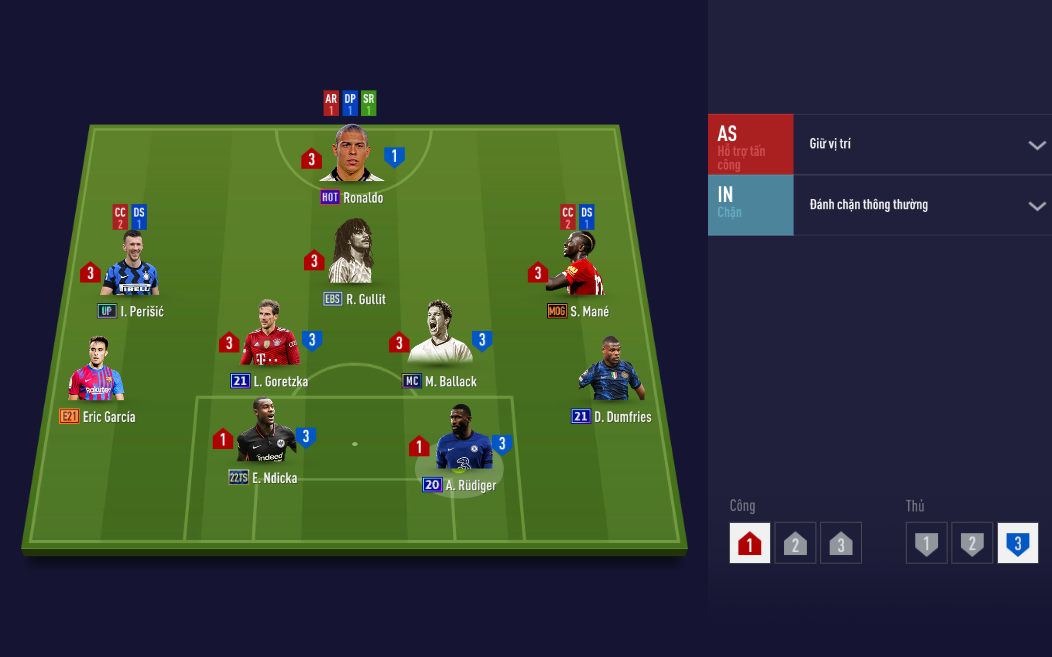This screenshot has height=657, width=1052.
Task: Select Ronaldo's player card
Action: (x=351, y=155)
